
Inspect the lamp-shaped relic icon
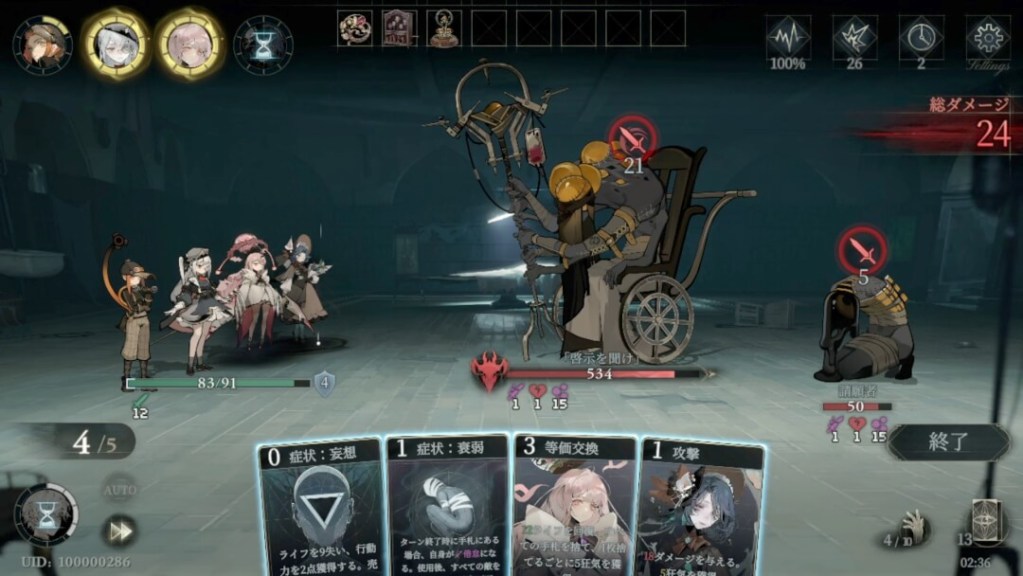[443, 28]
